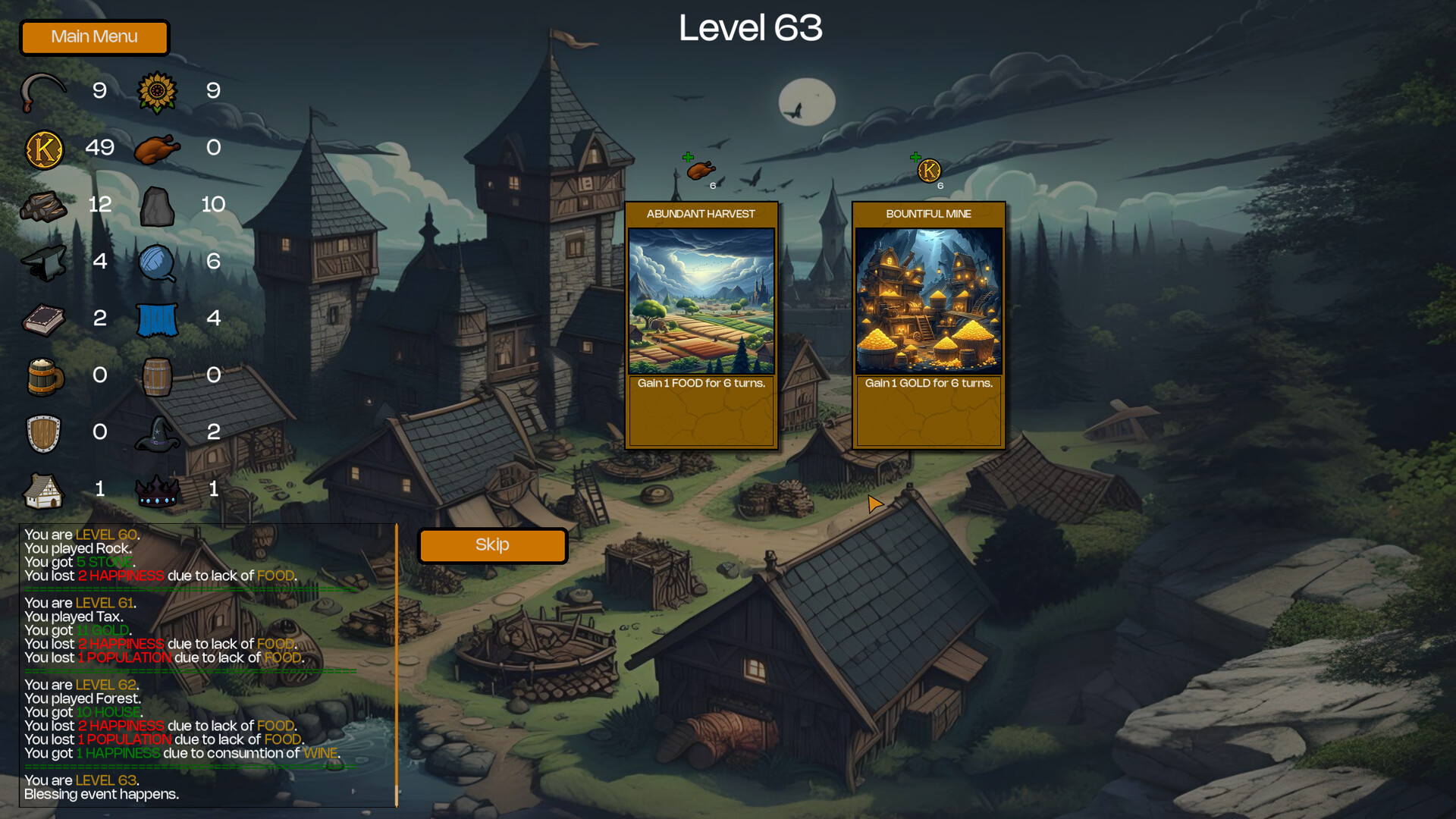Select the stone resource icon
The height and width of the screenshot is (819, 1456).
pyautogui.click(x=157, y=206)
